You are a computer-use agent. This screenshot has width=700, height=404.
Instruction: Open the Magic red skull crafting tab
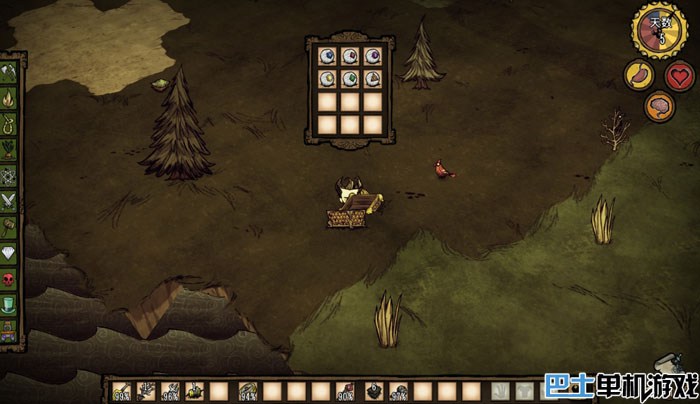point(9,279)
